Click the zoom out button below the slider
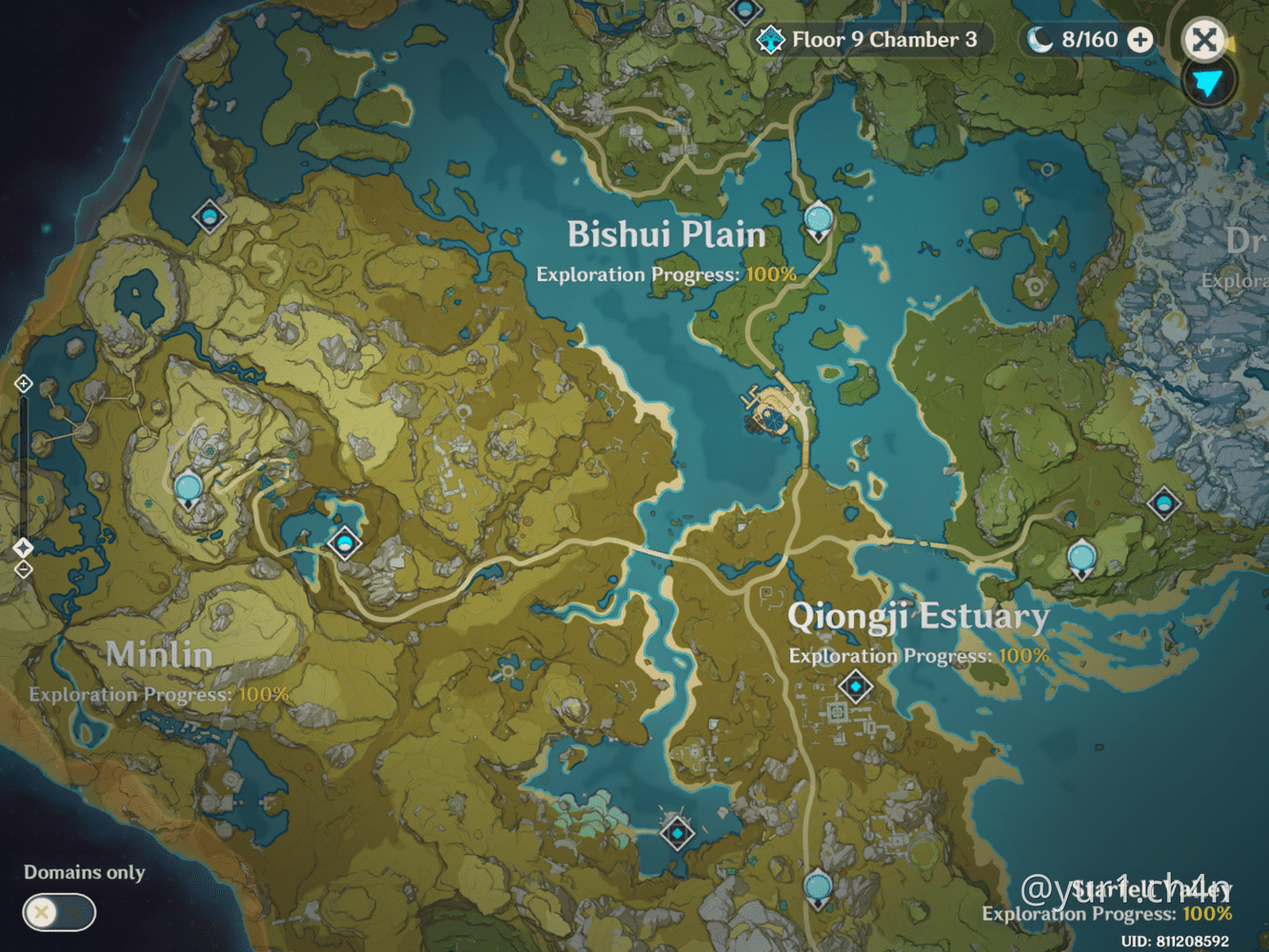Image resolution: width=1269 pixels, height=952 pixels. click(22, 568)
